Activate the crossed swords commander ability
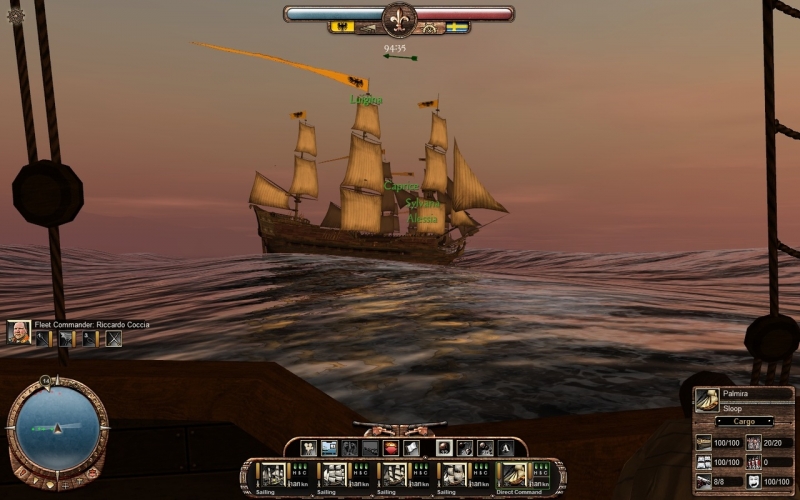The image size is (800, 500). point(113,339)
